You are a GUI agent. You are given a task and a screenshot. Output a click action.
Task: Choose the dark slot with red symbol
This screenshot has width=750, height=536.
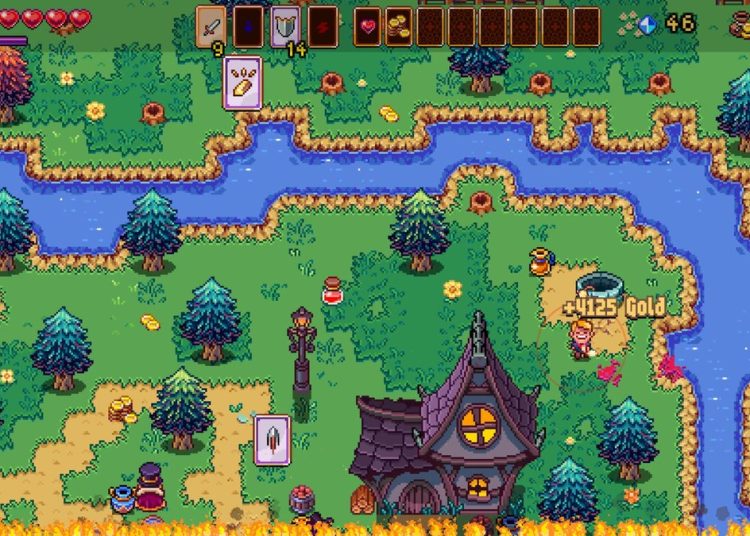click(322, 26)
